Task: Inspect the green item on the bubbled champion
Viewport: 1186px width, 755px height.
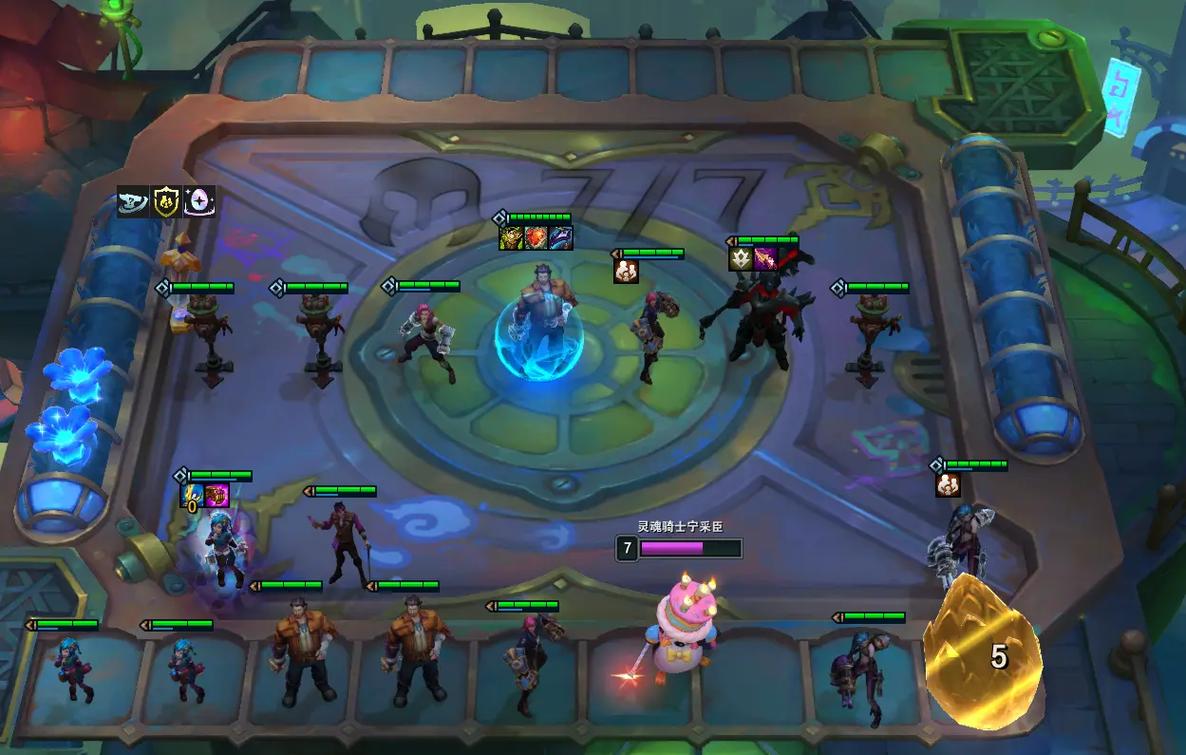Action: (x=512, y=238)
